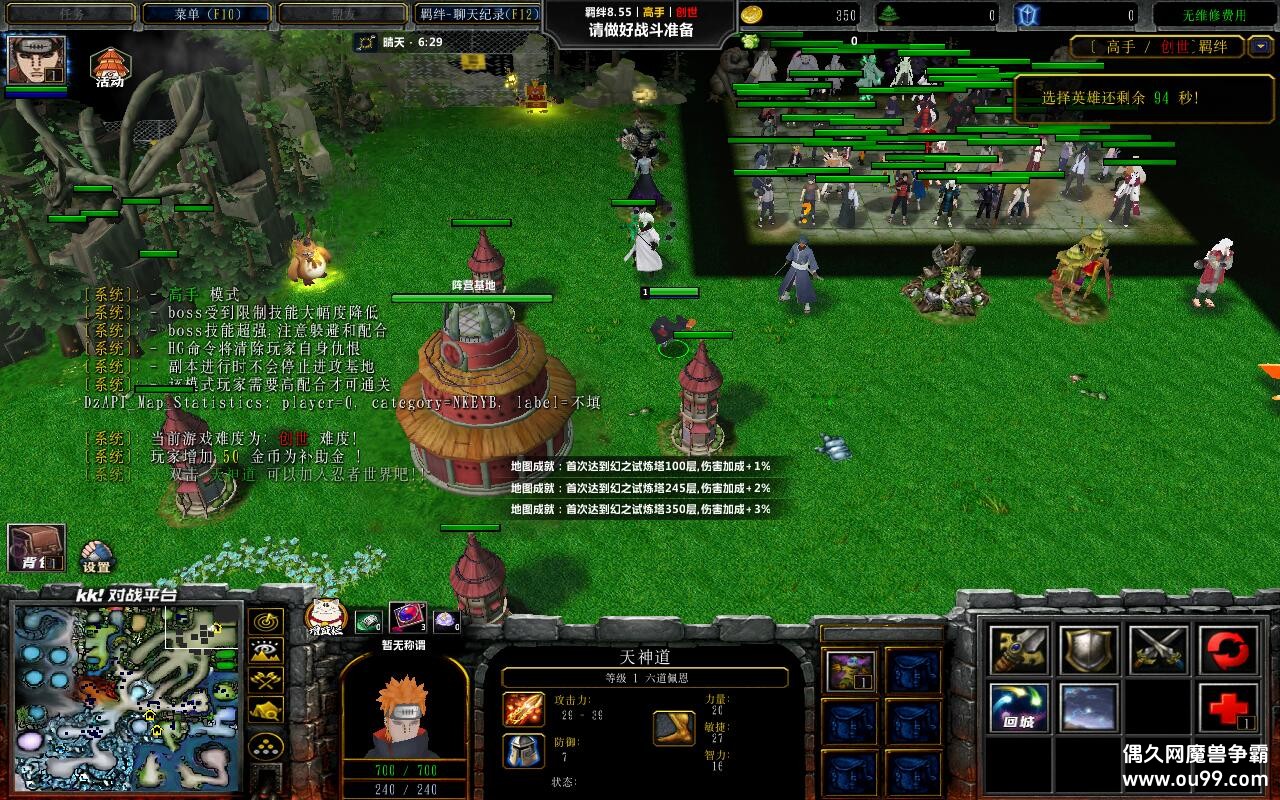1280x800 pixels.
Task: Select the Move command sword icon
Action: coord(1019,650)
